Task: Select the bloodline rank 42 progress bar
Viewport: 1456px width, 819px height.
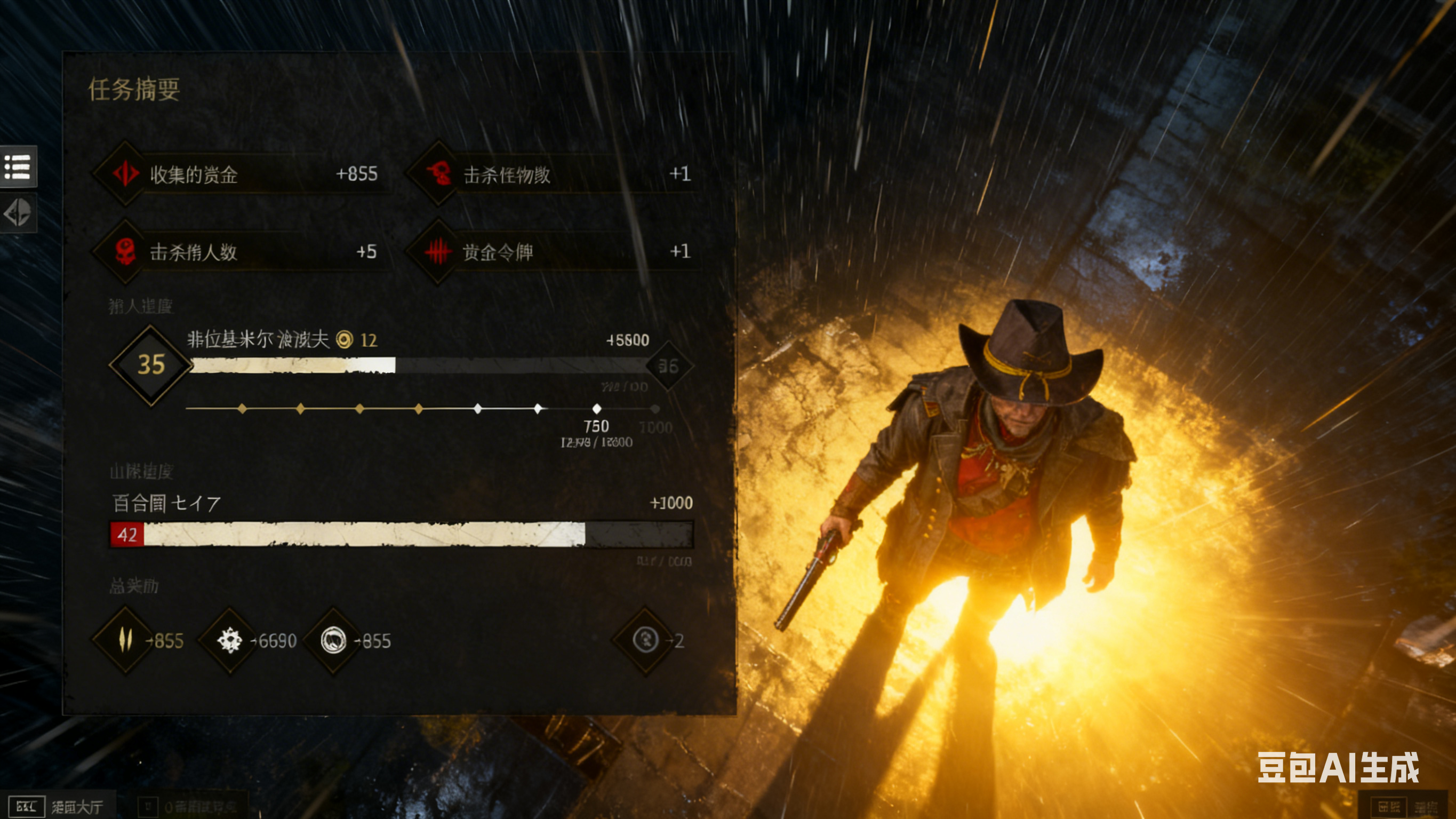Action: 401,535
